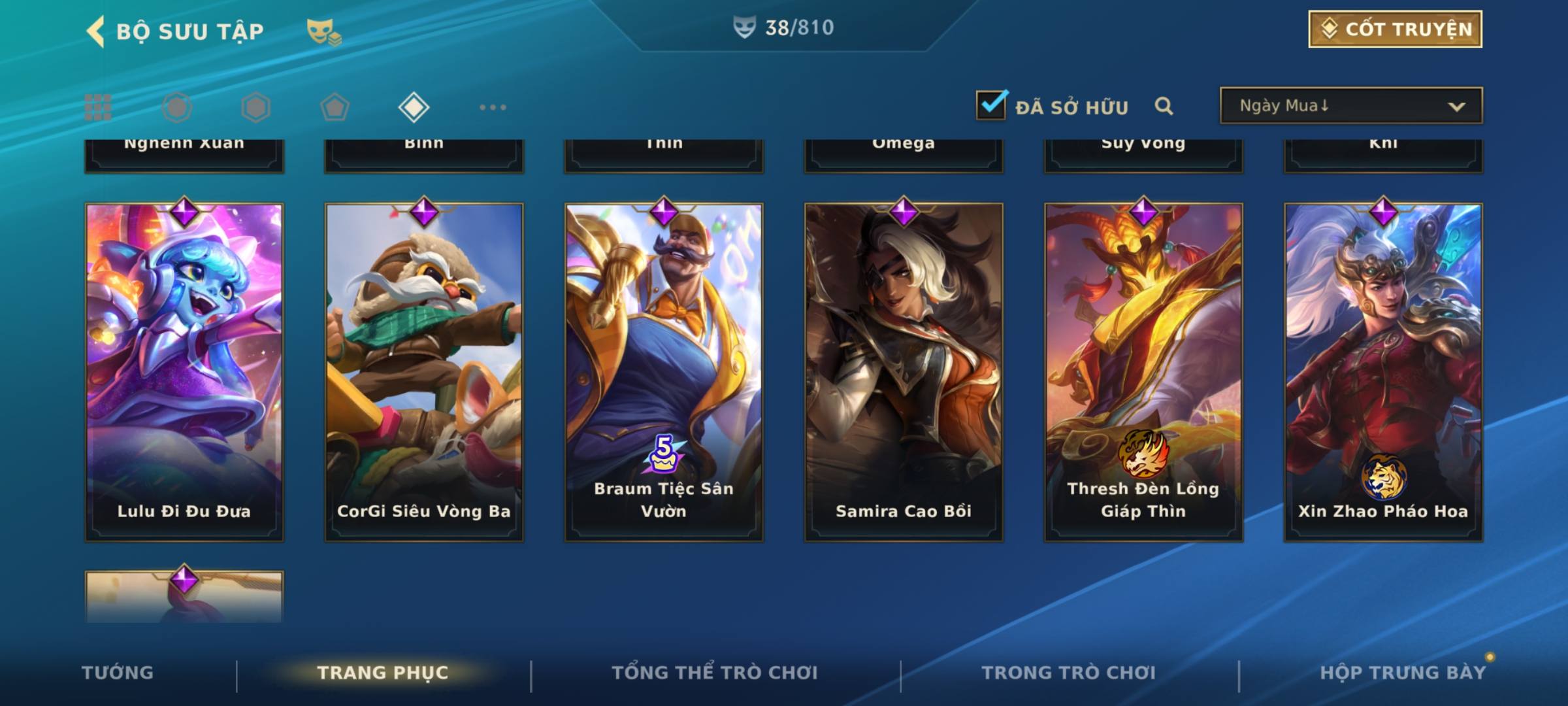The image size is (1568, 706).
Task: Click the golden mask icon beside title
Action: pyautogui.click(x=323, y=31)
